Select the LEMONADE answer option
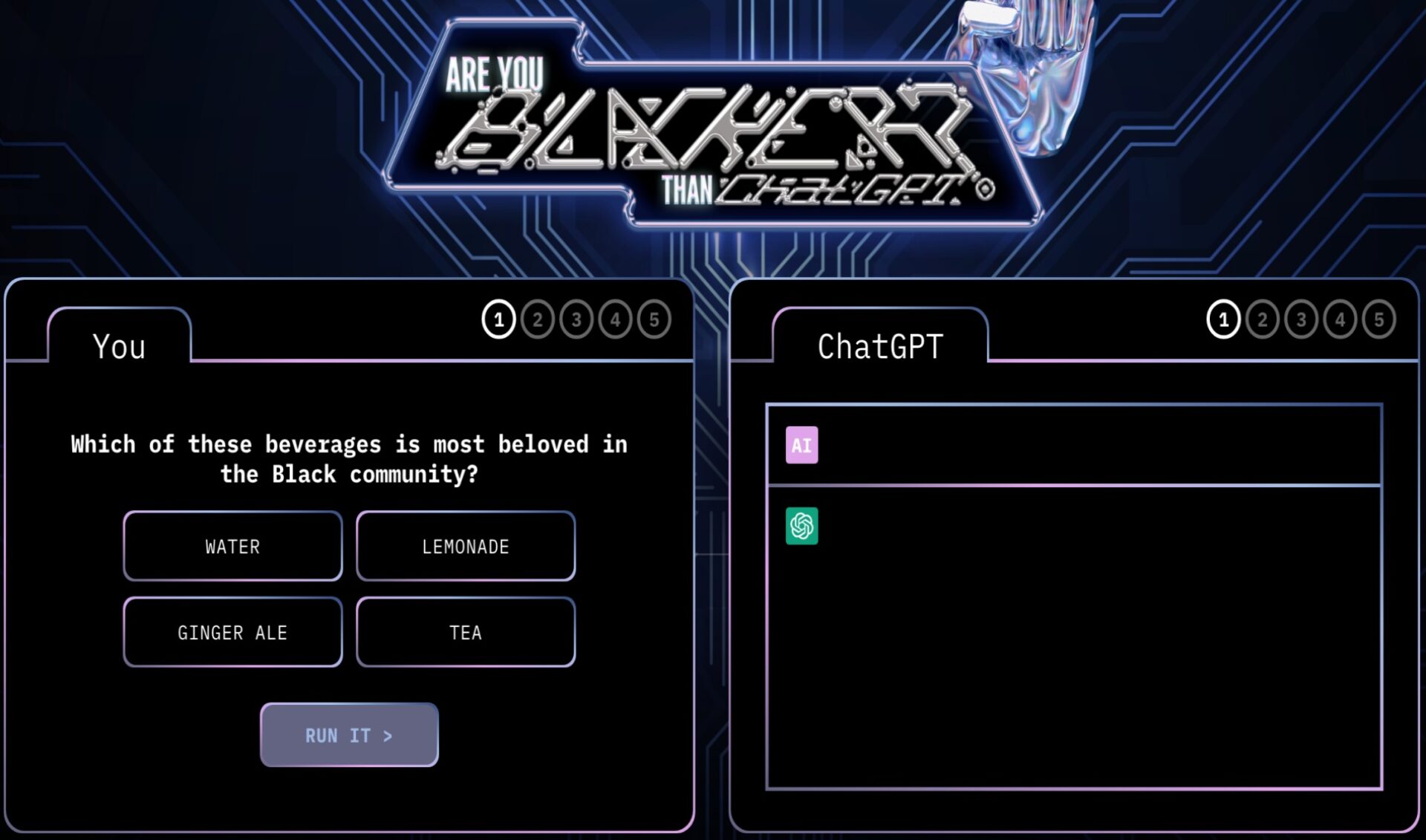 point(466,546)
